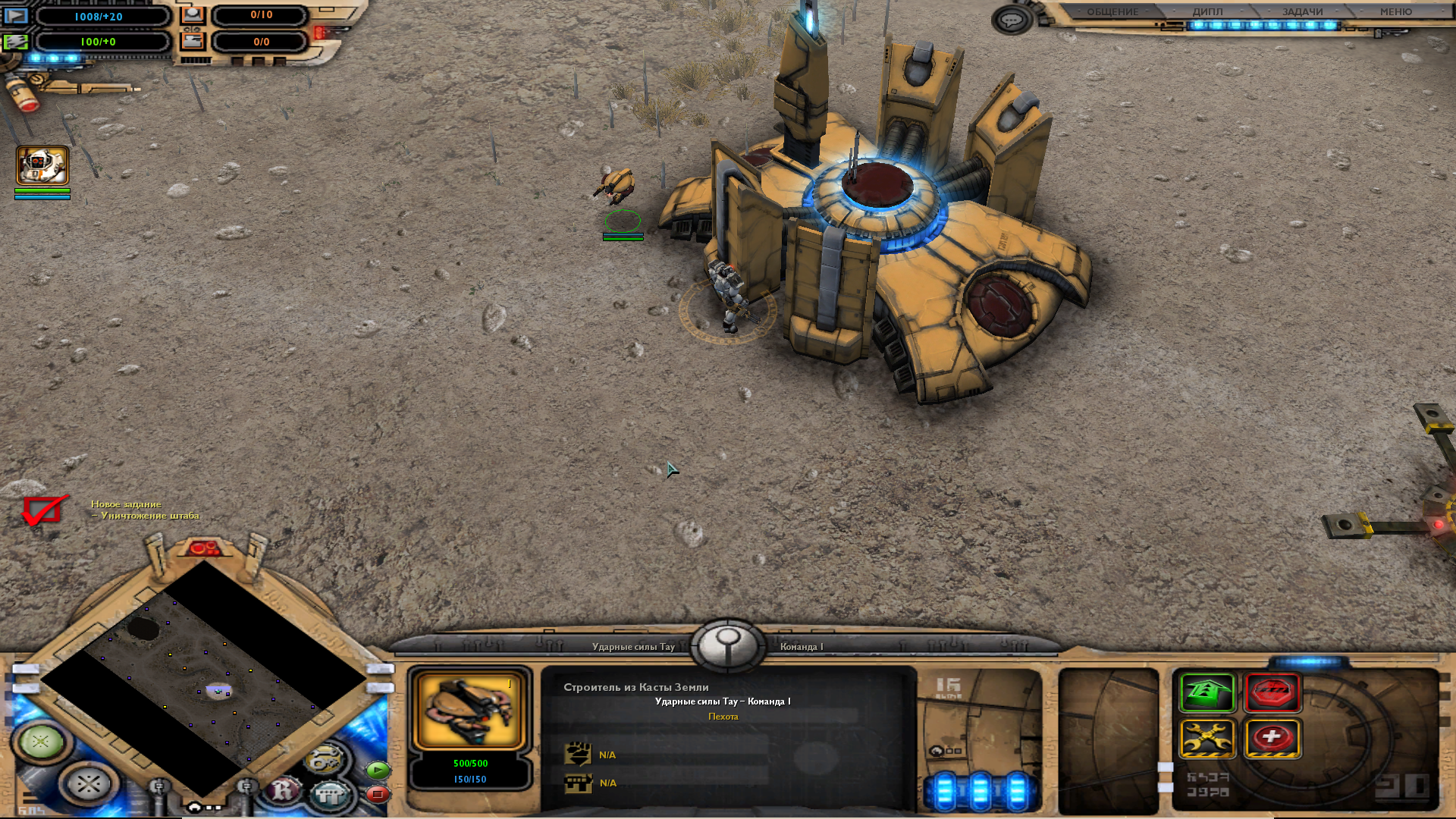Click the red button with white cross
This screenshot has width=1456, height=819.
coord(1272,738)
